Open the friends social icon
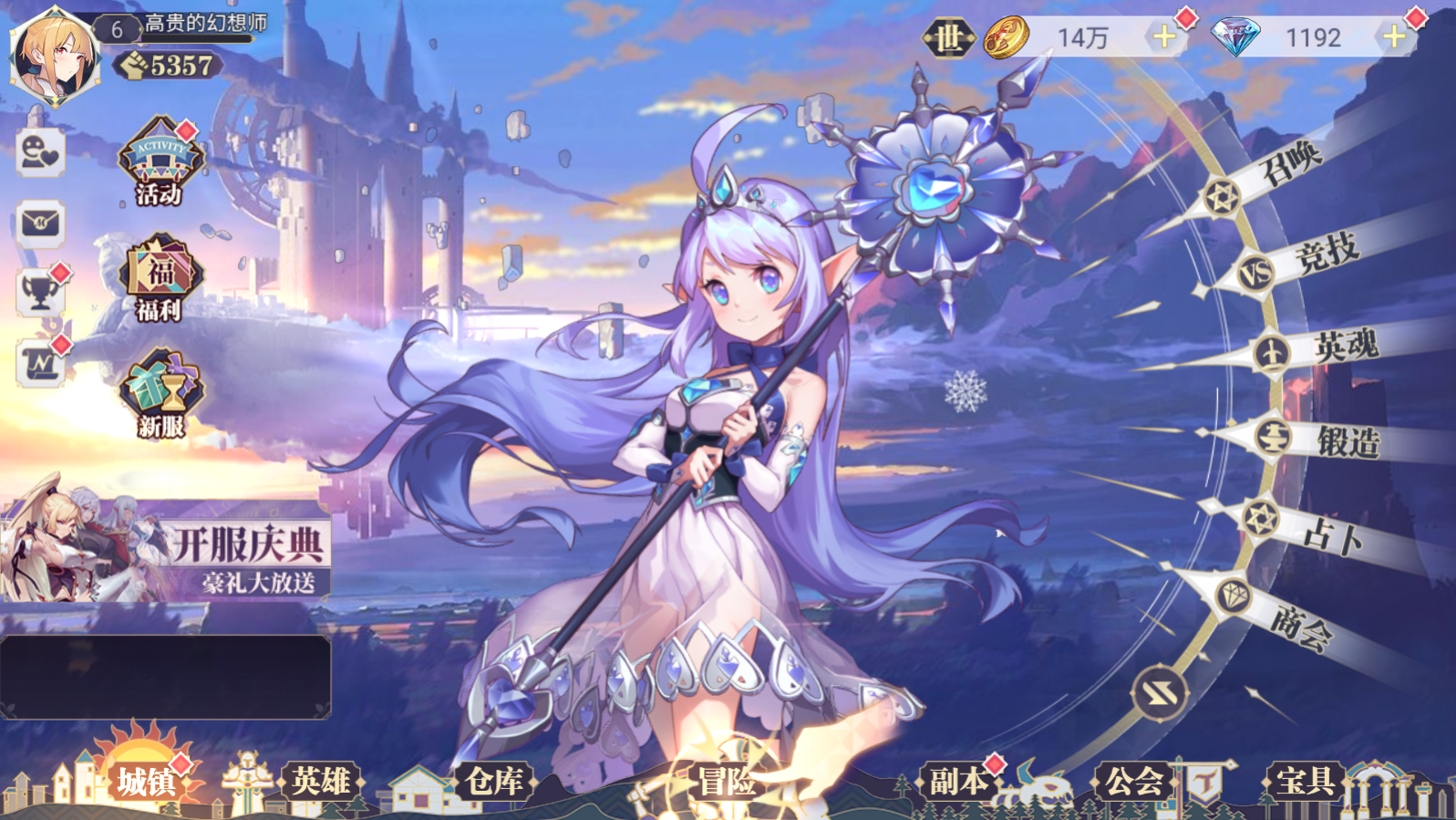The height and width of the screenshot is (820, 1456). click(x=41, y=152)
